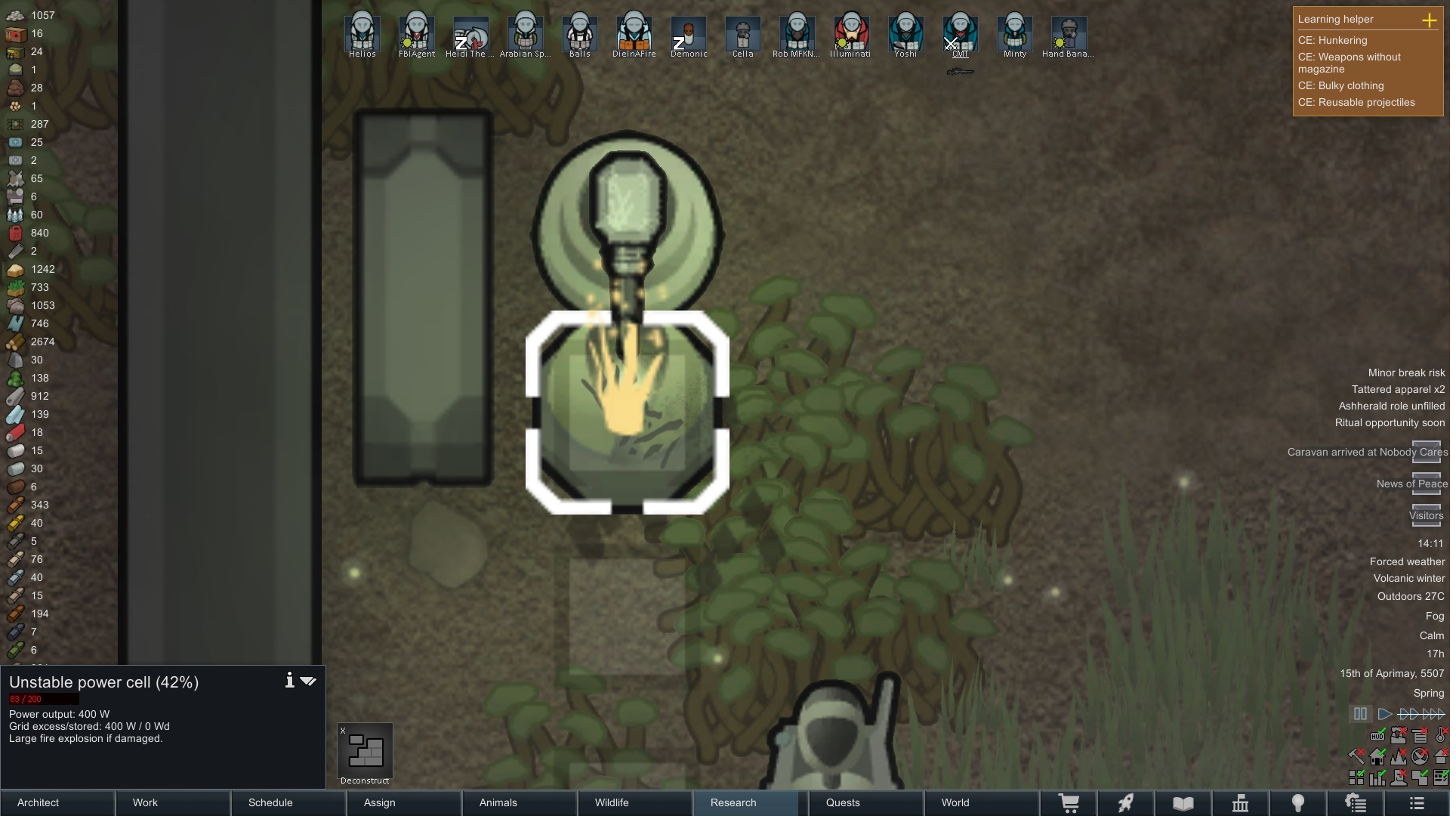Pause the game with the pause icon
This screenshot has width=1456, height=816.
coord(1361,713)
